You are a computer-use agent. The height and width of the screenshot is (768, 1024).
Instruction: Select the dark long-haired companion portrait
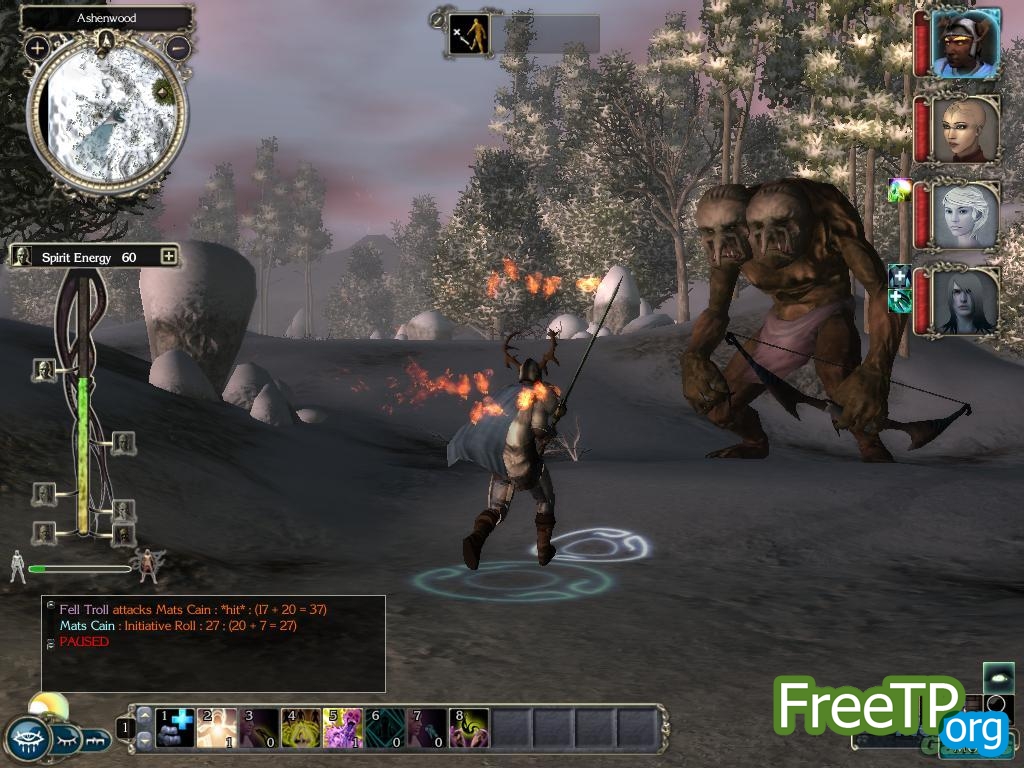pos(966,301)
